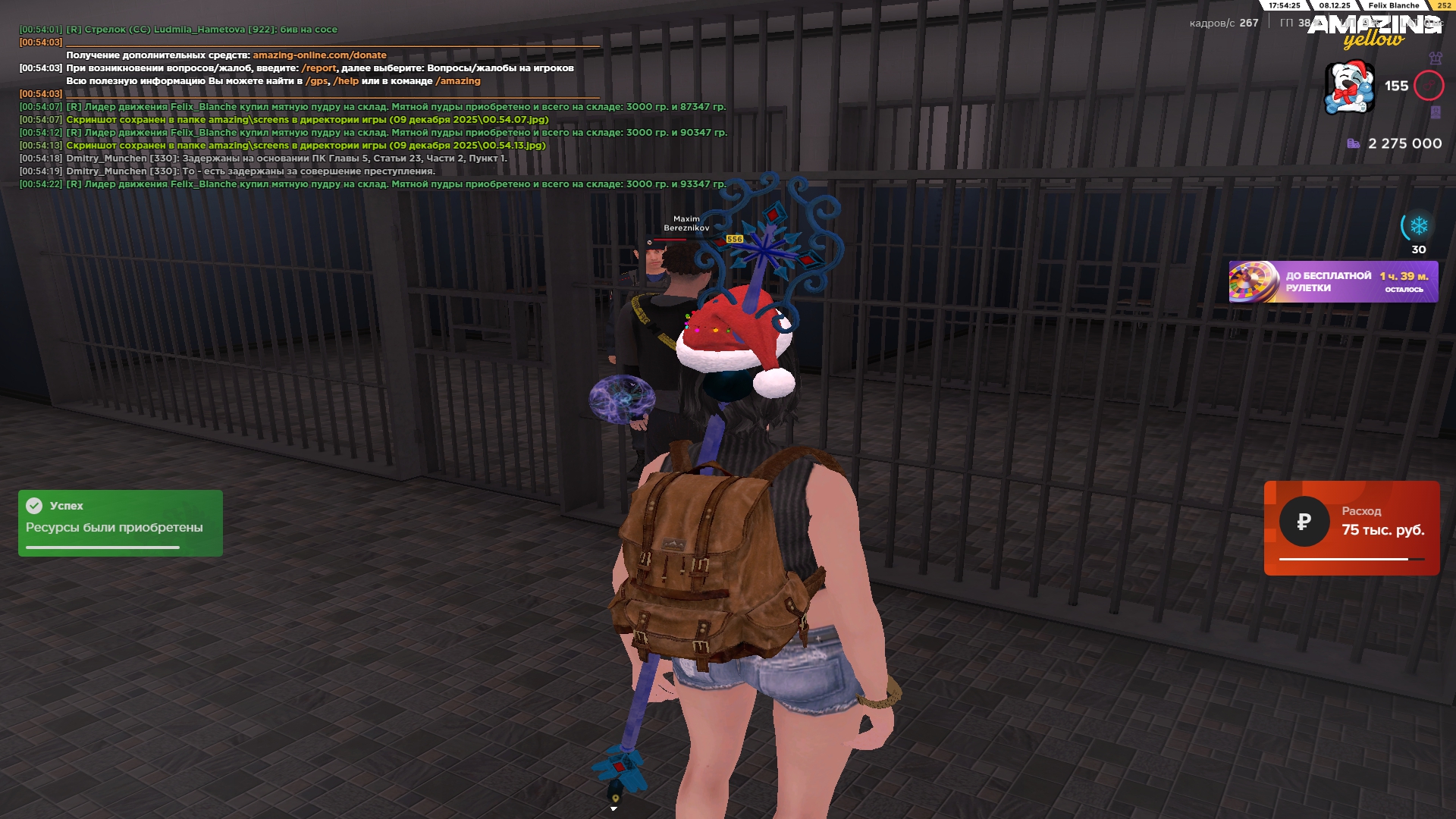This screenshot has height=819, width=1456.
Task: Click the snowflake event icon
Action: [x=1418, y=226]
